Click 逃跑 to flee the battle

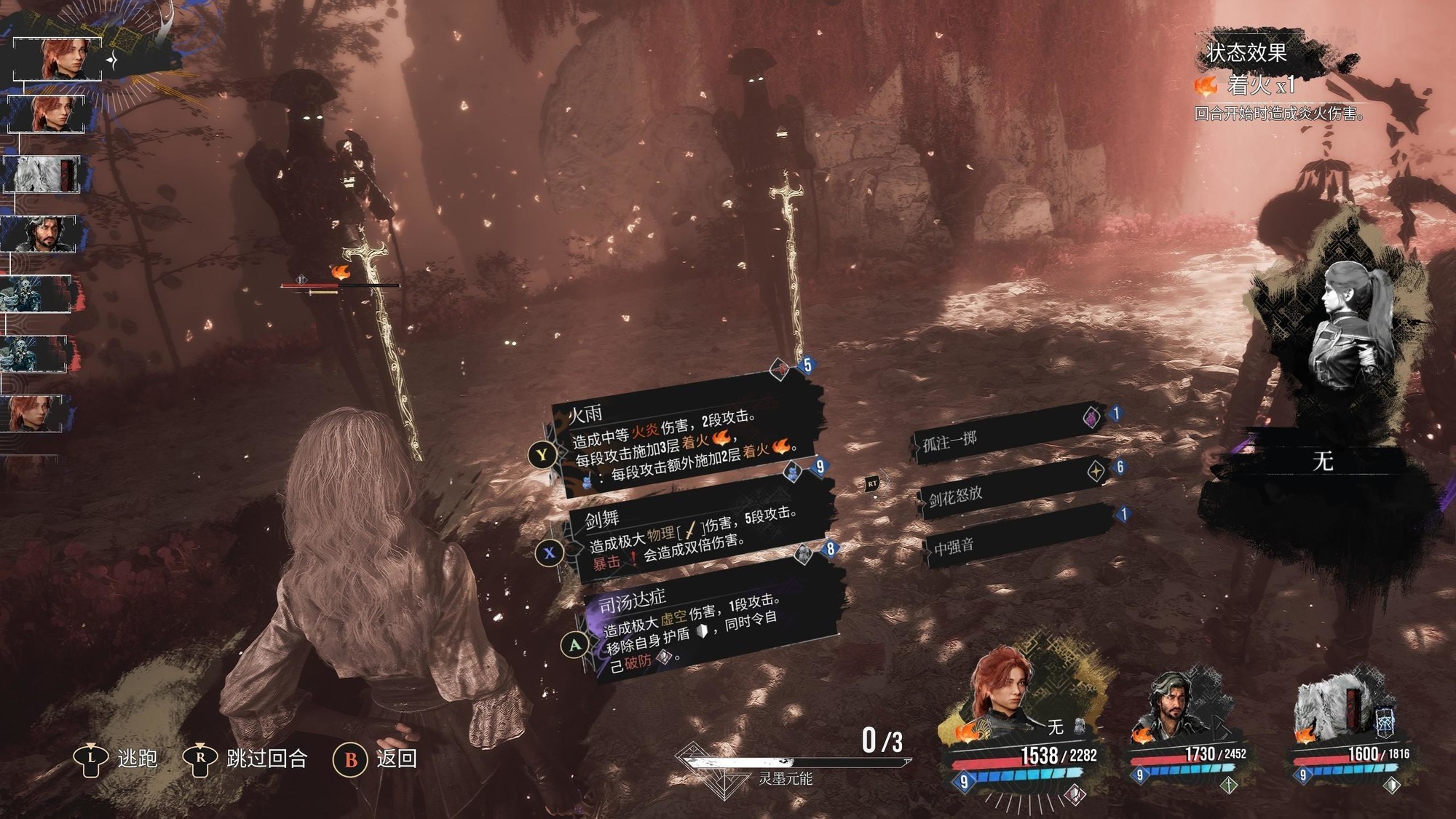[x=116, y=759]
